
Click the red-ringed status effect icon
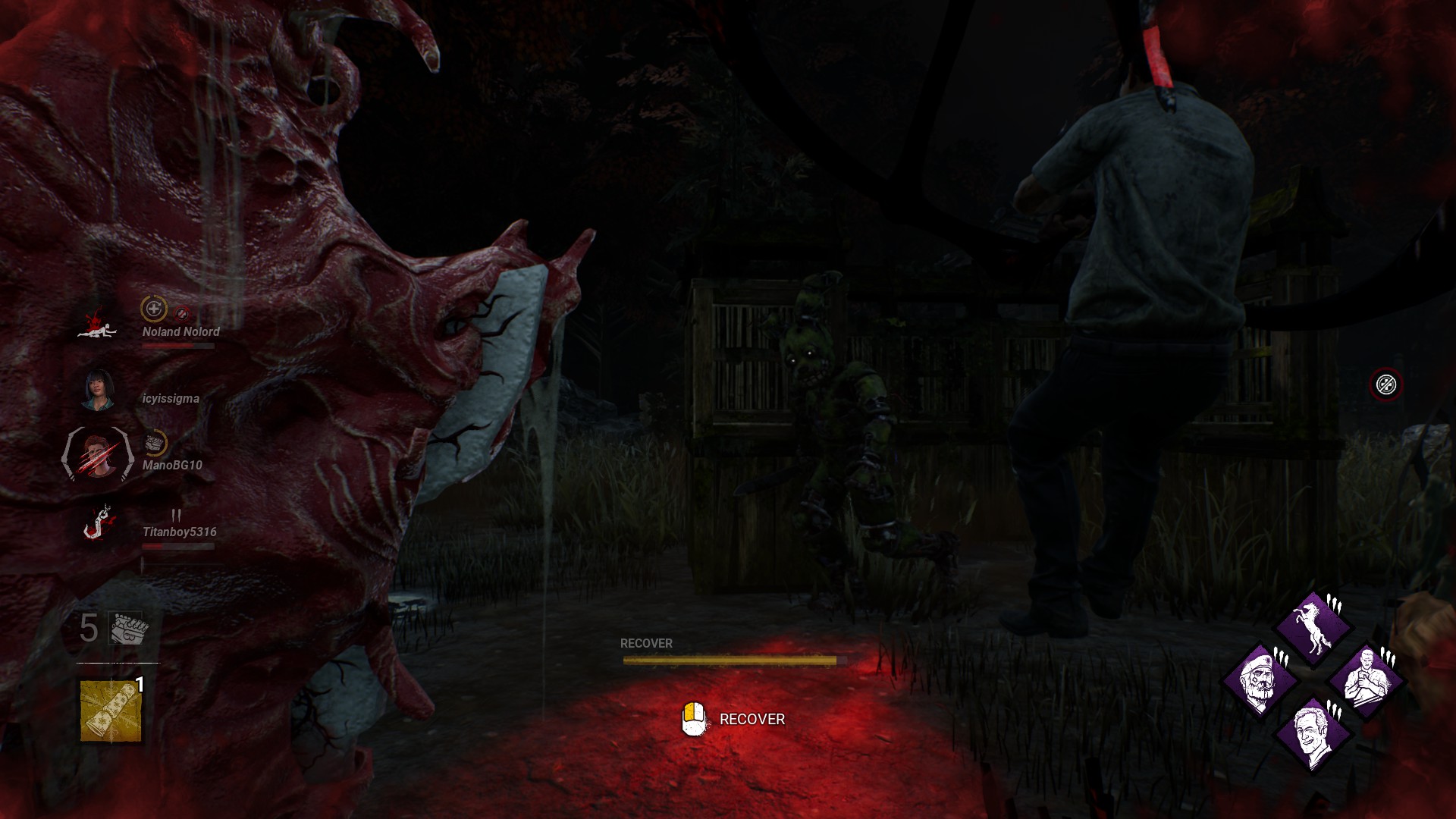[x=1385, y=384]
